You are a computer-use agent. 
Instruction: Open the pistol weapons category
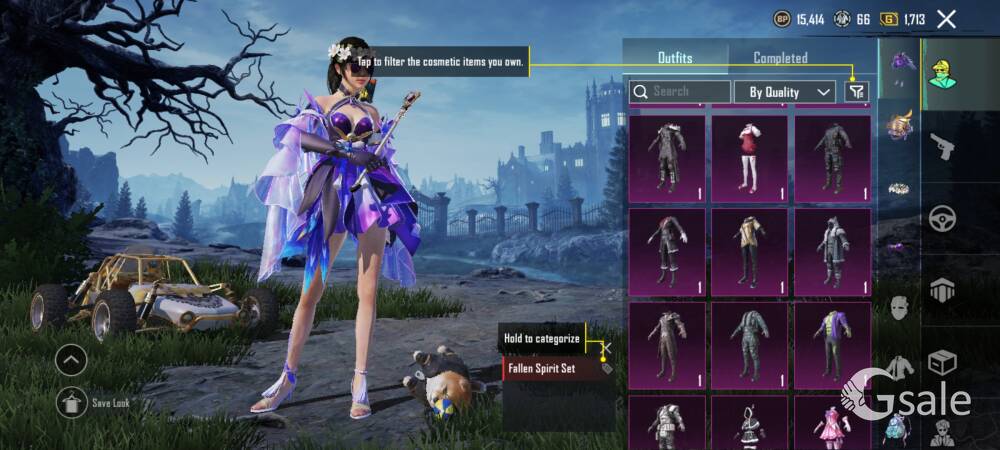(943, 148)
